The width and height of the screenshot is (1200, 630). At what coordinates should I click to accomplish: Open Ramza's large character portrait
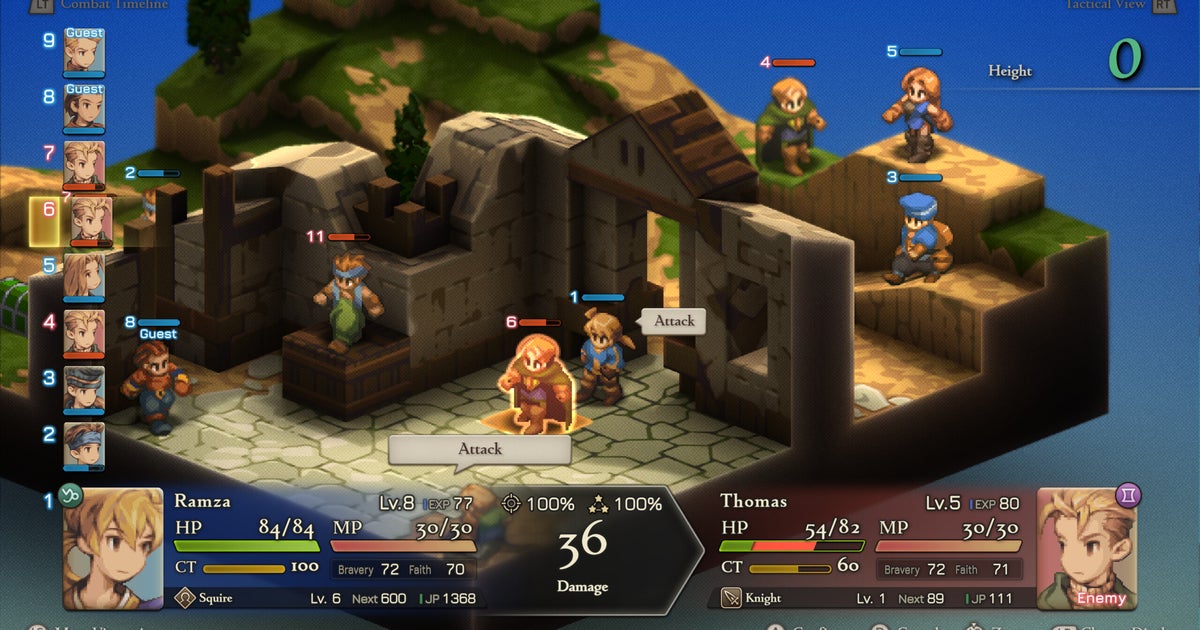click(113, 548)
